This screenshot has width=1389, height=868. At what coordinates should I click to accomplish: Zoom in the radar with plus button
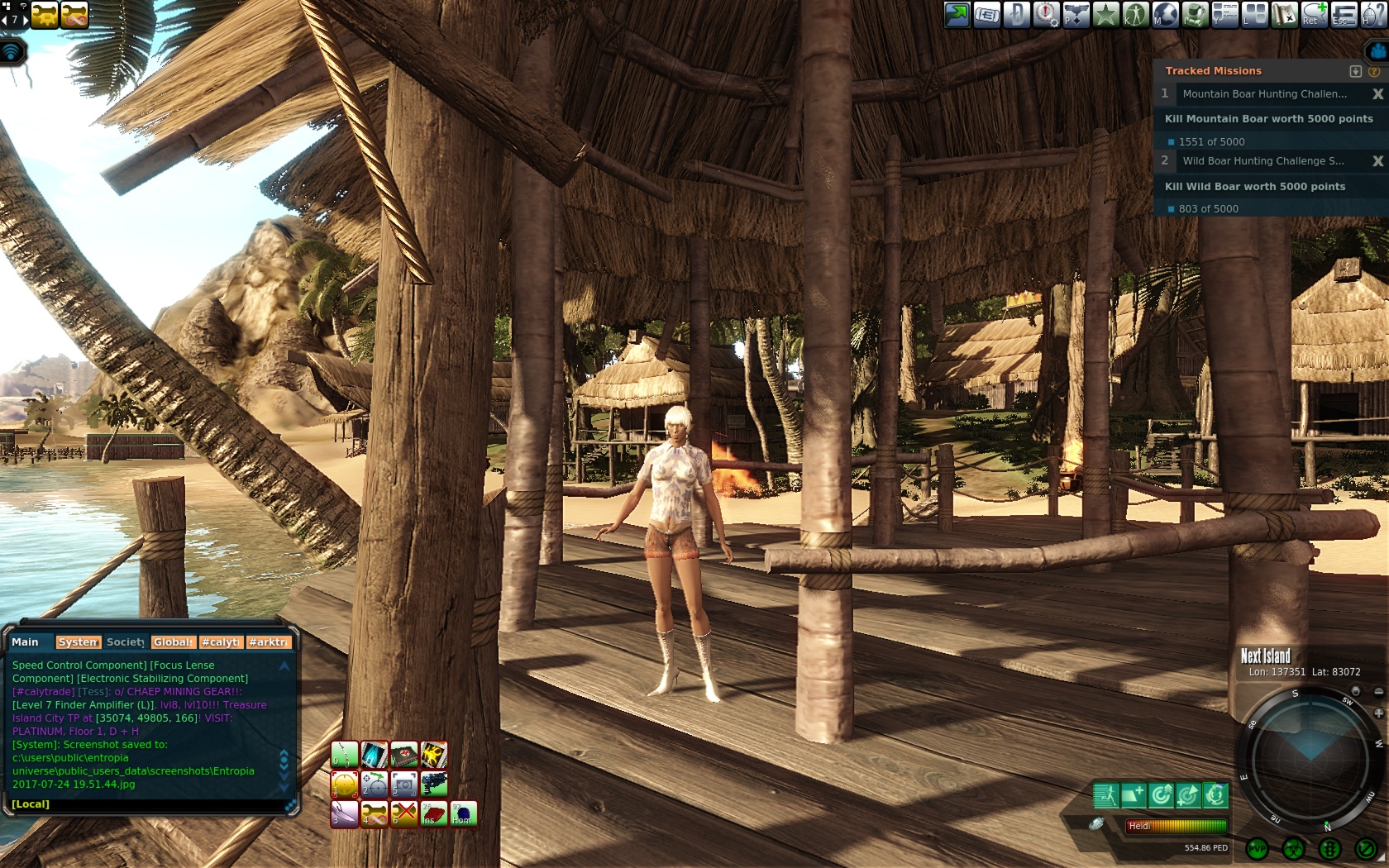click(1378, 713)
